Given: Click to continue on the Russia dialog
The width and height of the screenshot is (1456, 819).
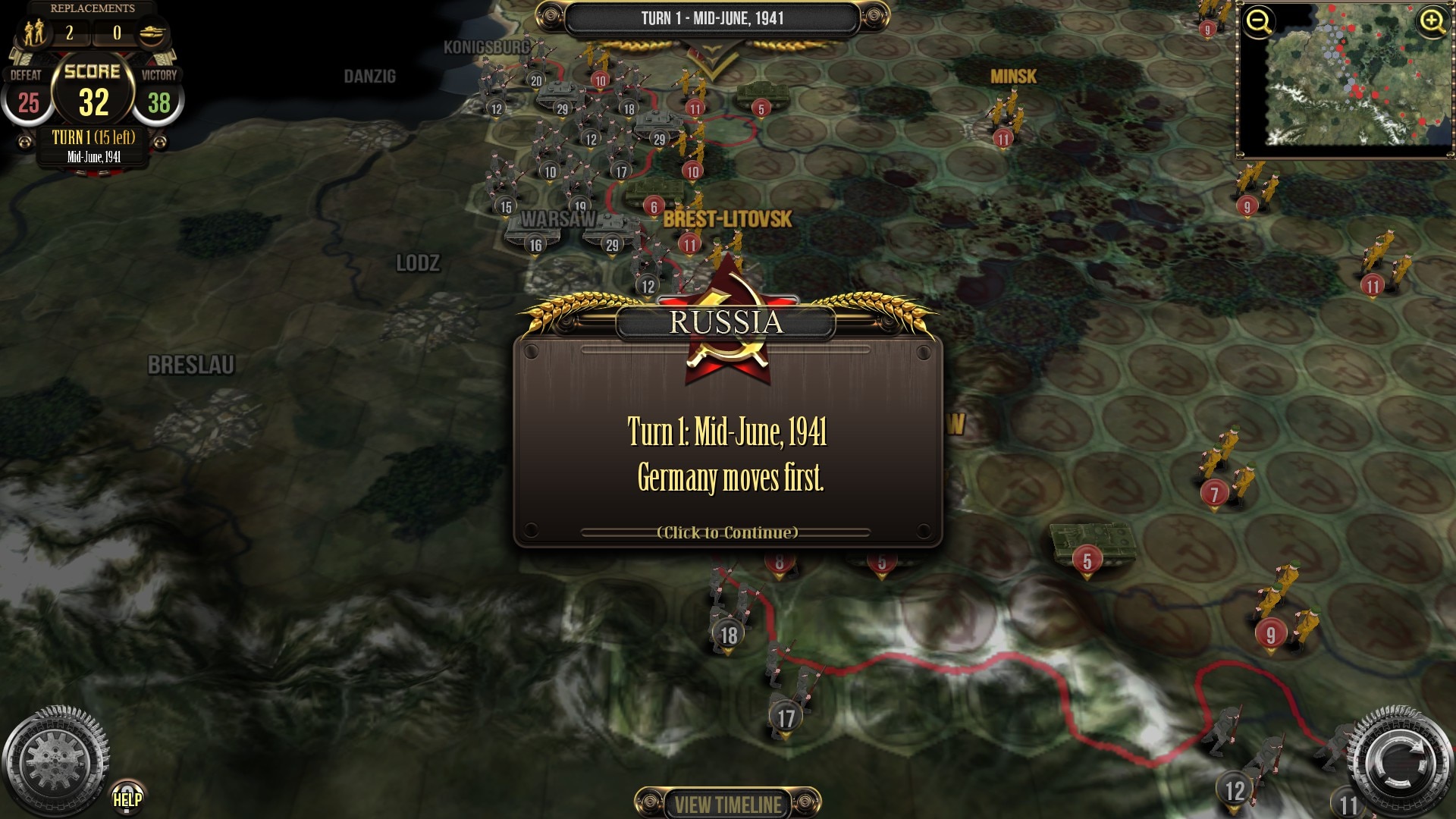Looking at the screenshot, I should point(727,532).
